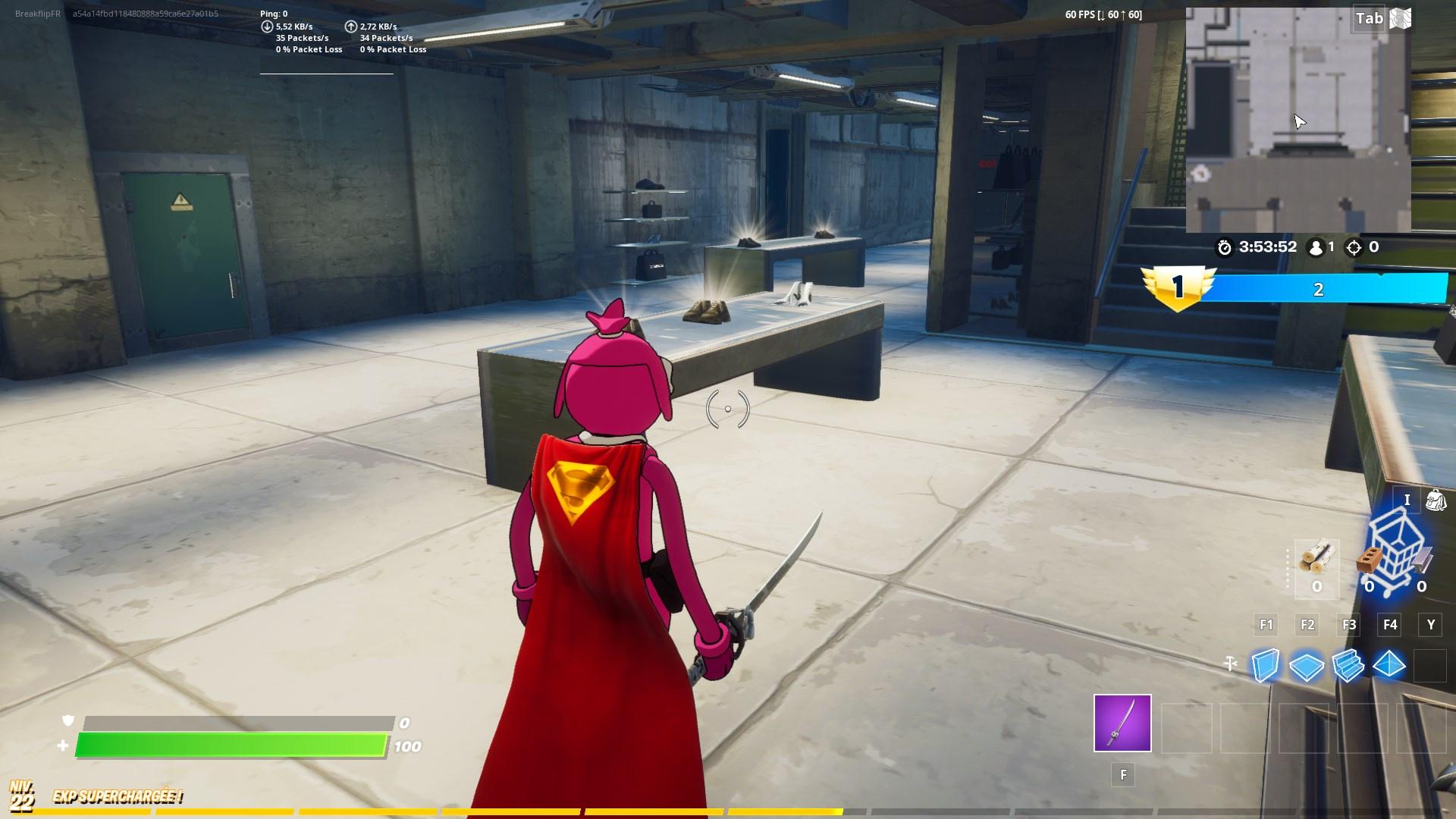Select the roof build piece above F4

(1391, 667)
